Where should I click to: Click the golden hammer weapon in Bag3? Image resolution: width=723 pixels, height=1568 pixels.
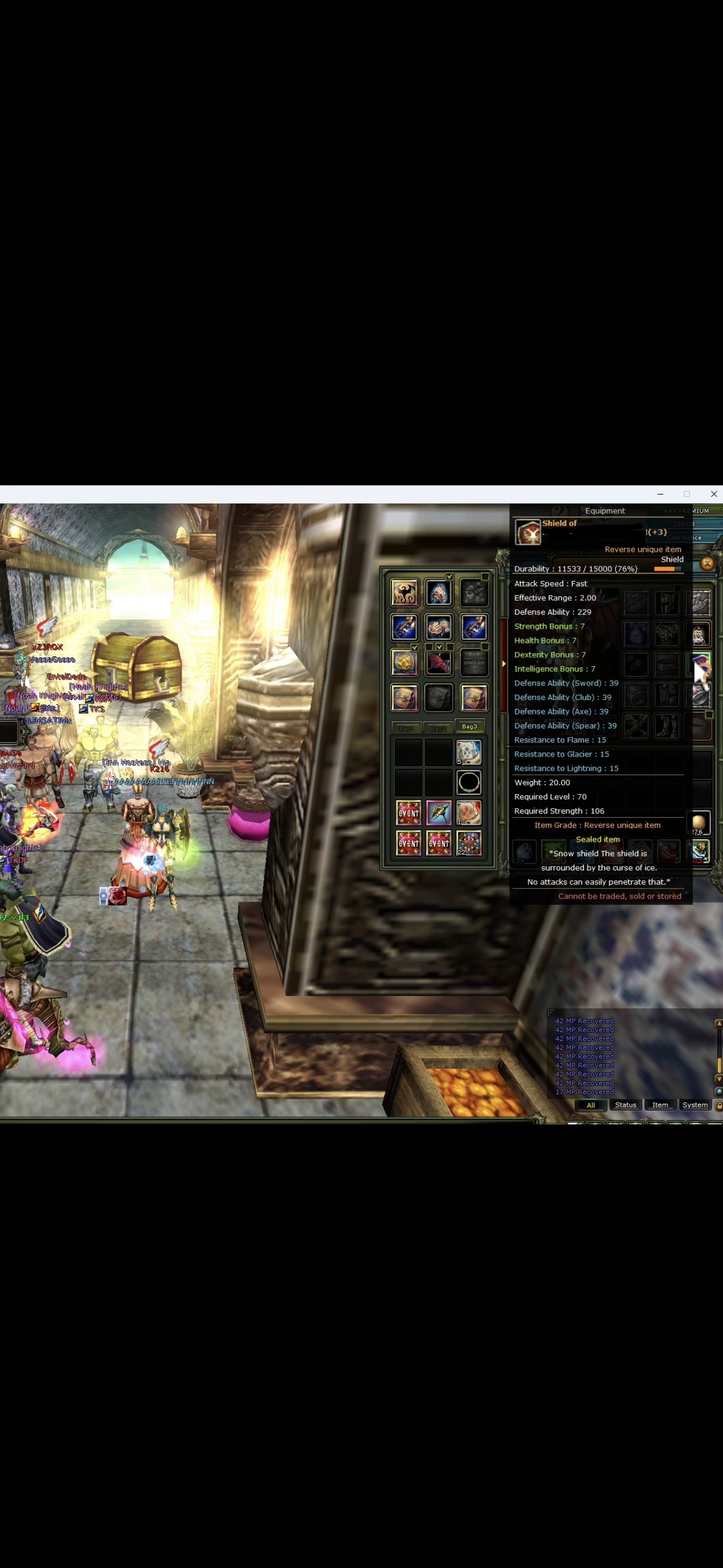[440, 813]
